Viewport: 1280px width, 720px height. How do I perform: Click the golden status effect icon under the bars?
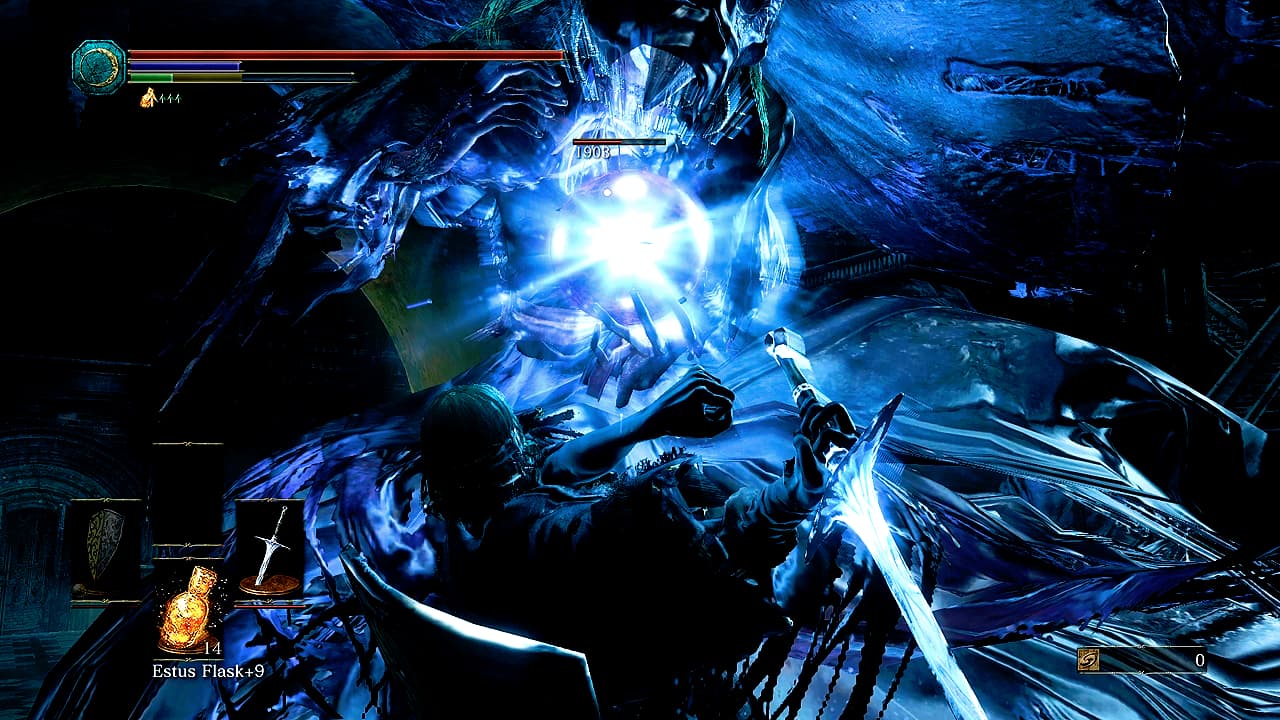(149, 98)
